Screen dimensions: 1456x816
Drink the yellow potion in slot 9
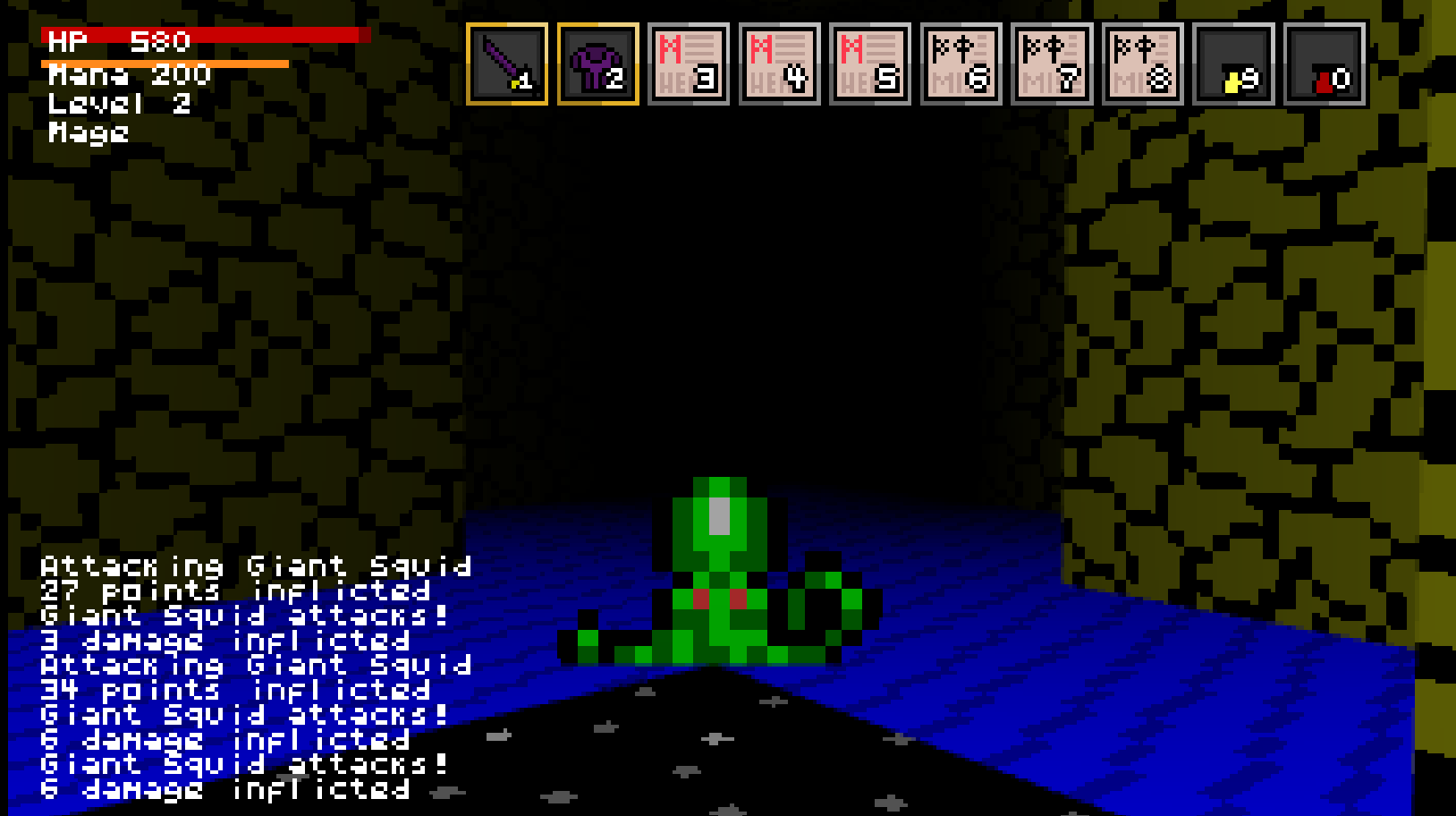click(x=1234, y=64)
